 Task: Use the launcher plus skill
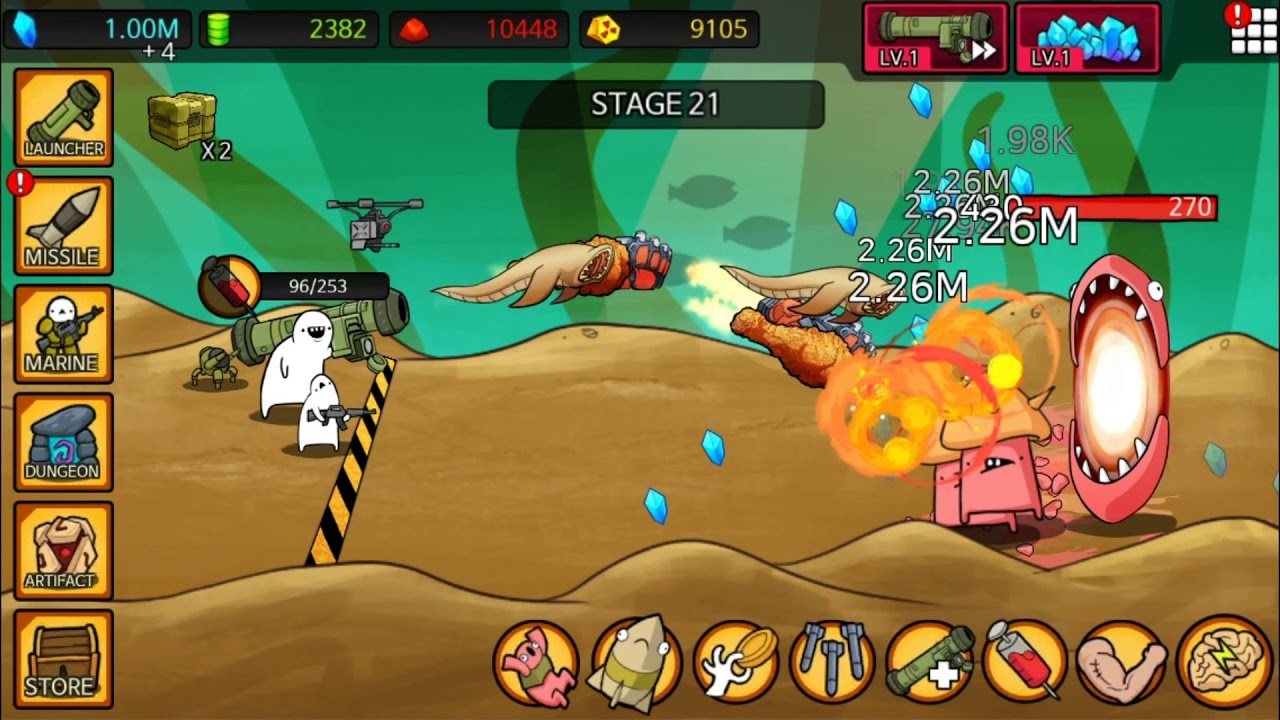(930, 663)
